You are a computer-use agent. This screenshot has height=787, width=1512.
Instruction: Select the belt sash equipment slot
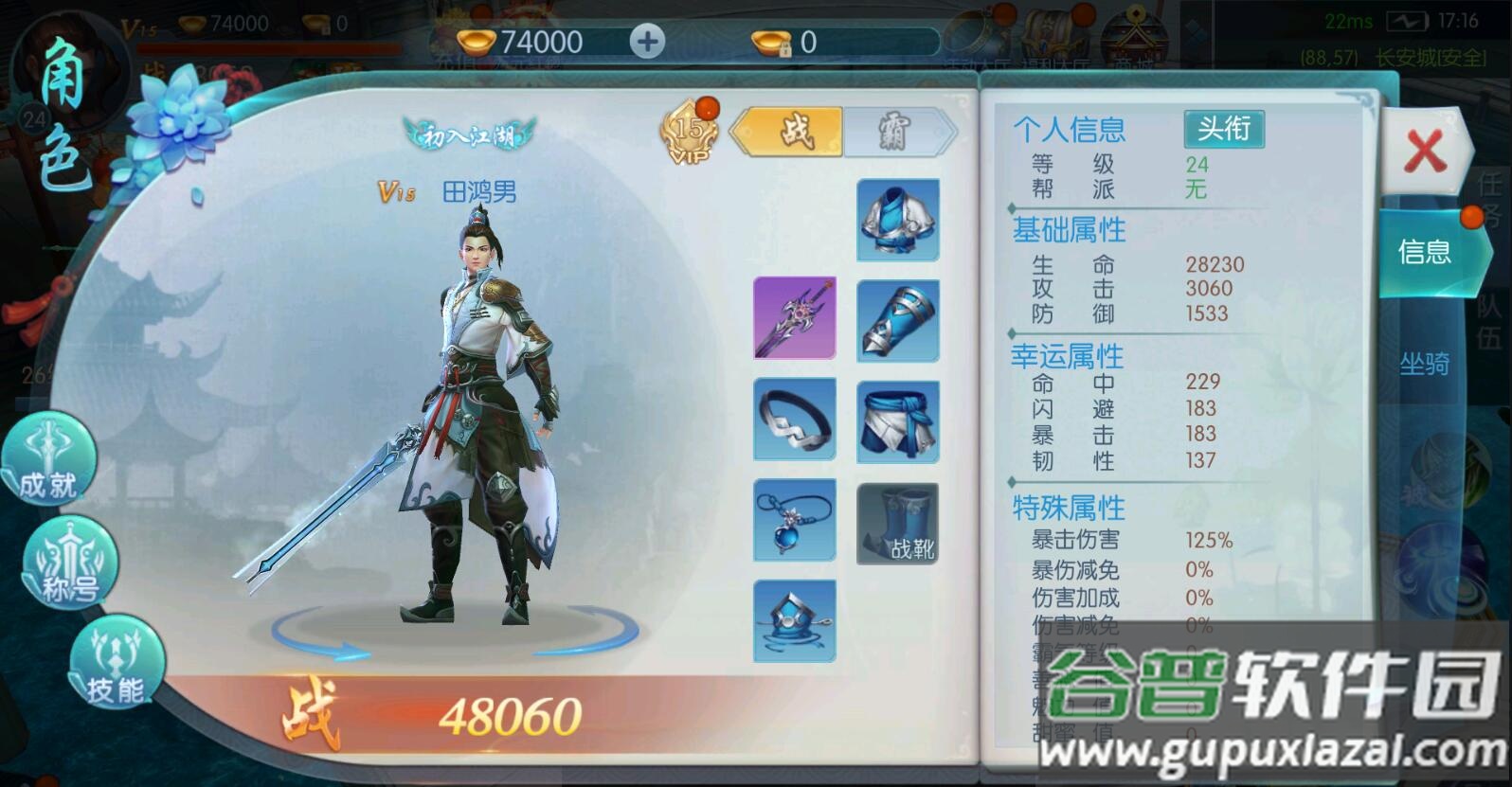coord(896,420)
